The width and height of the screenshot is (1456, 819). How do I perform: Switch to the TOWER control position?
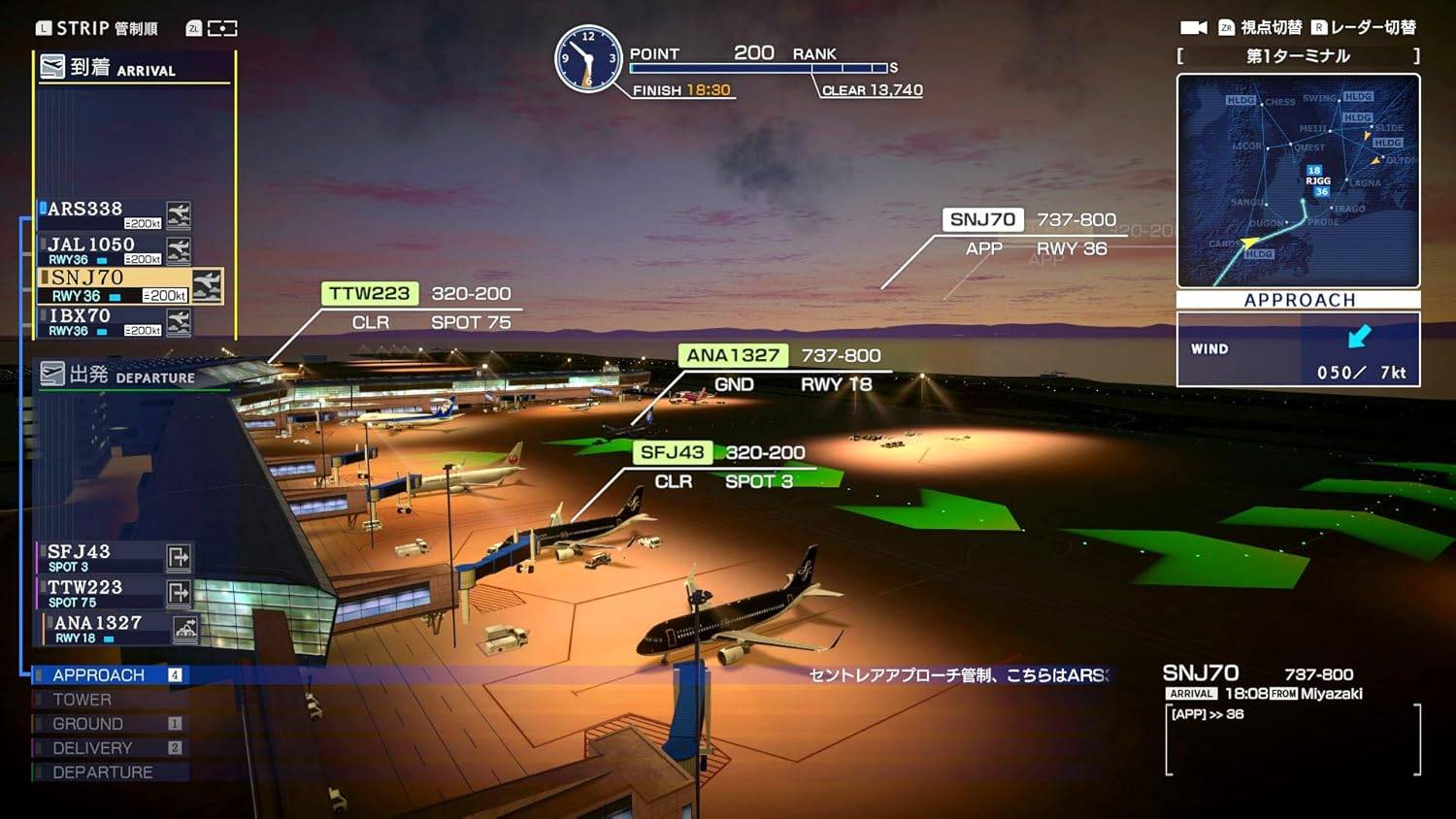(x=83, y=699)
